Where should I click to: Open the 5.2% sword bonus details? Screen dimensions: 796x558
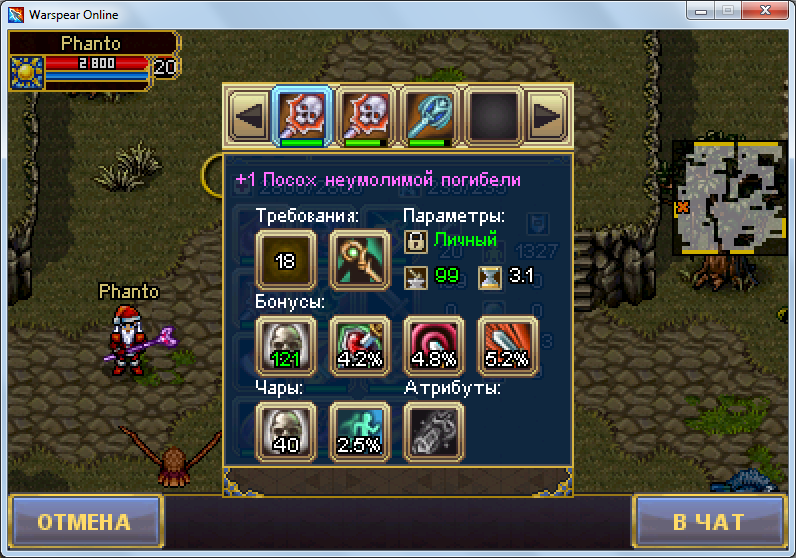click(508, 347)
